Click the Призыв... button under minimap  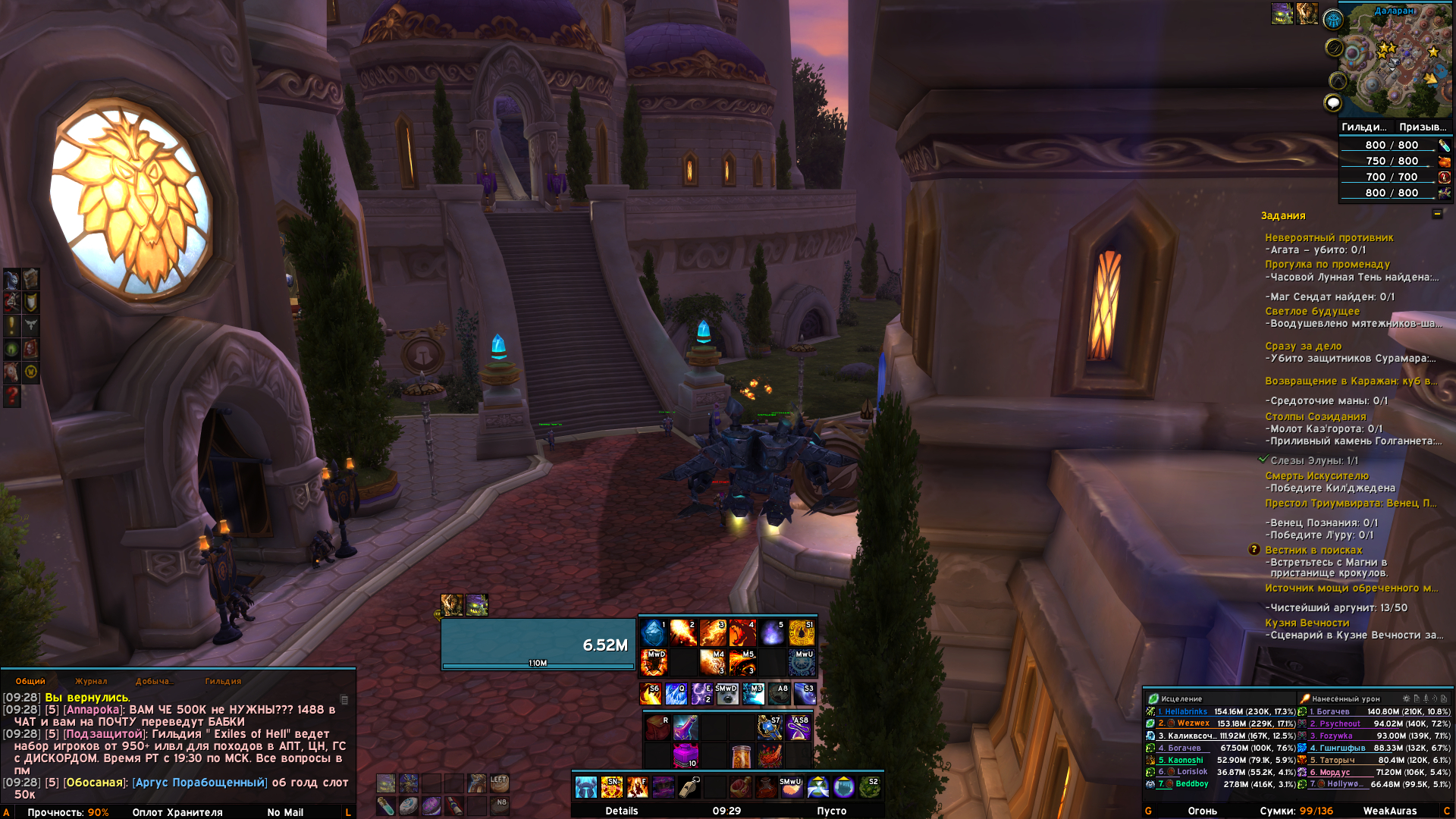pyautogui.click(x=1422, y=127)
